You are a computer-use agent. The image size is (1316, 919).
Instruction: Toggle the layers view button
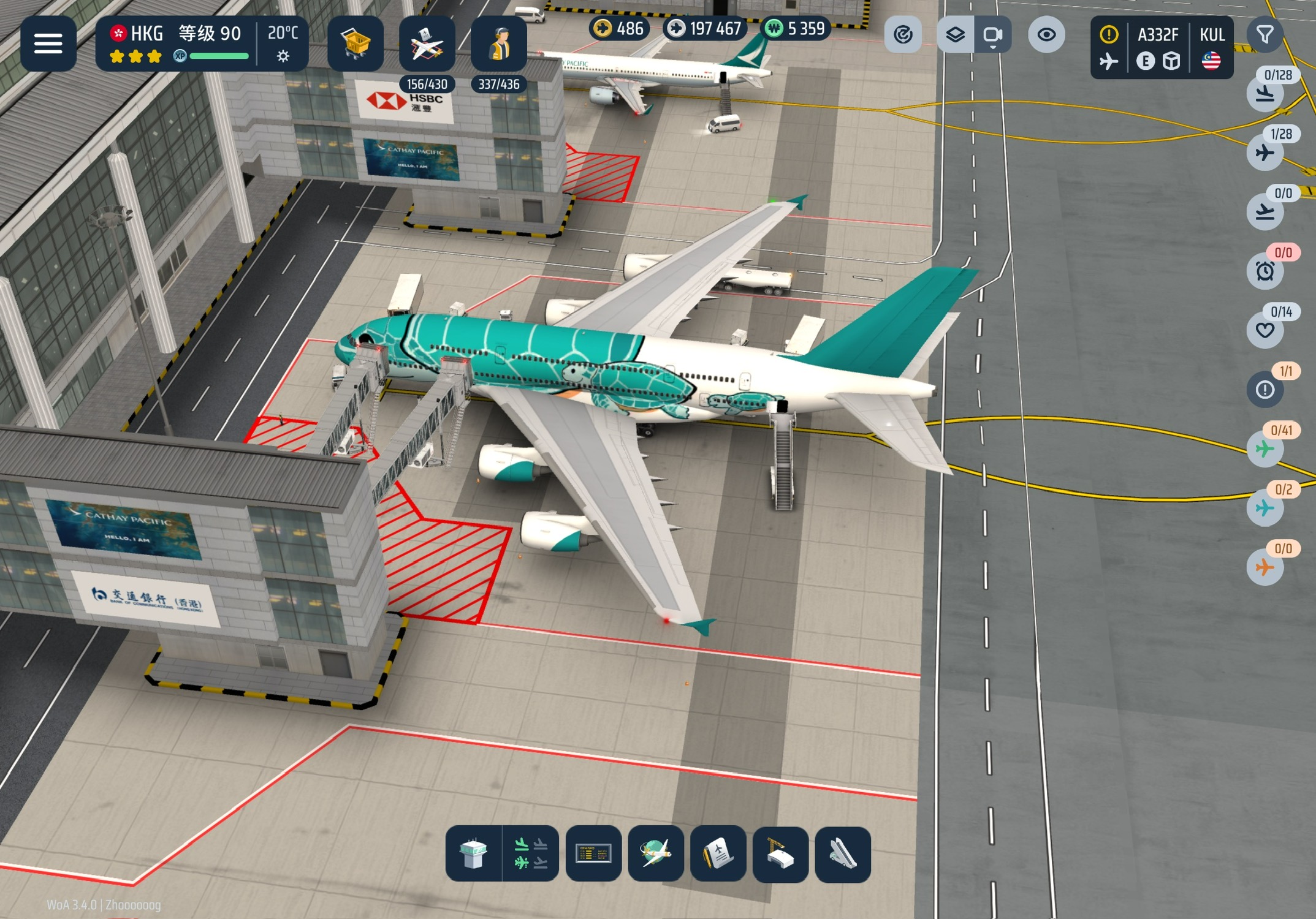pos(955,34)
